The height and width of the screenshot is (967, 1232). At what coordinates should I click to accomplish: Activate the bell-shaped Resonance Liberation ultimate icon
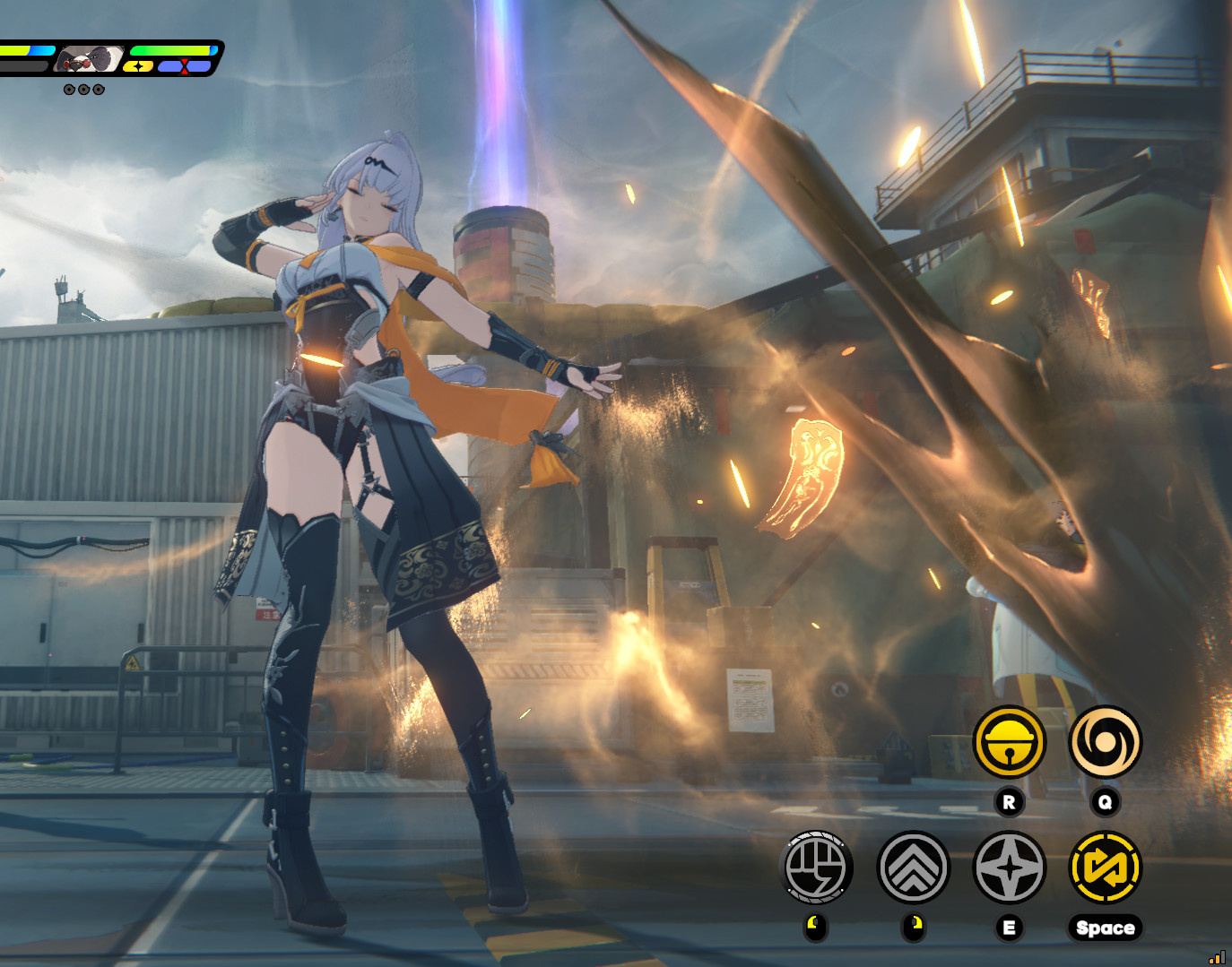(x=1009, y=743)
